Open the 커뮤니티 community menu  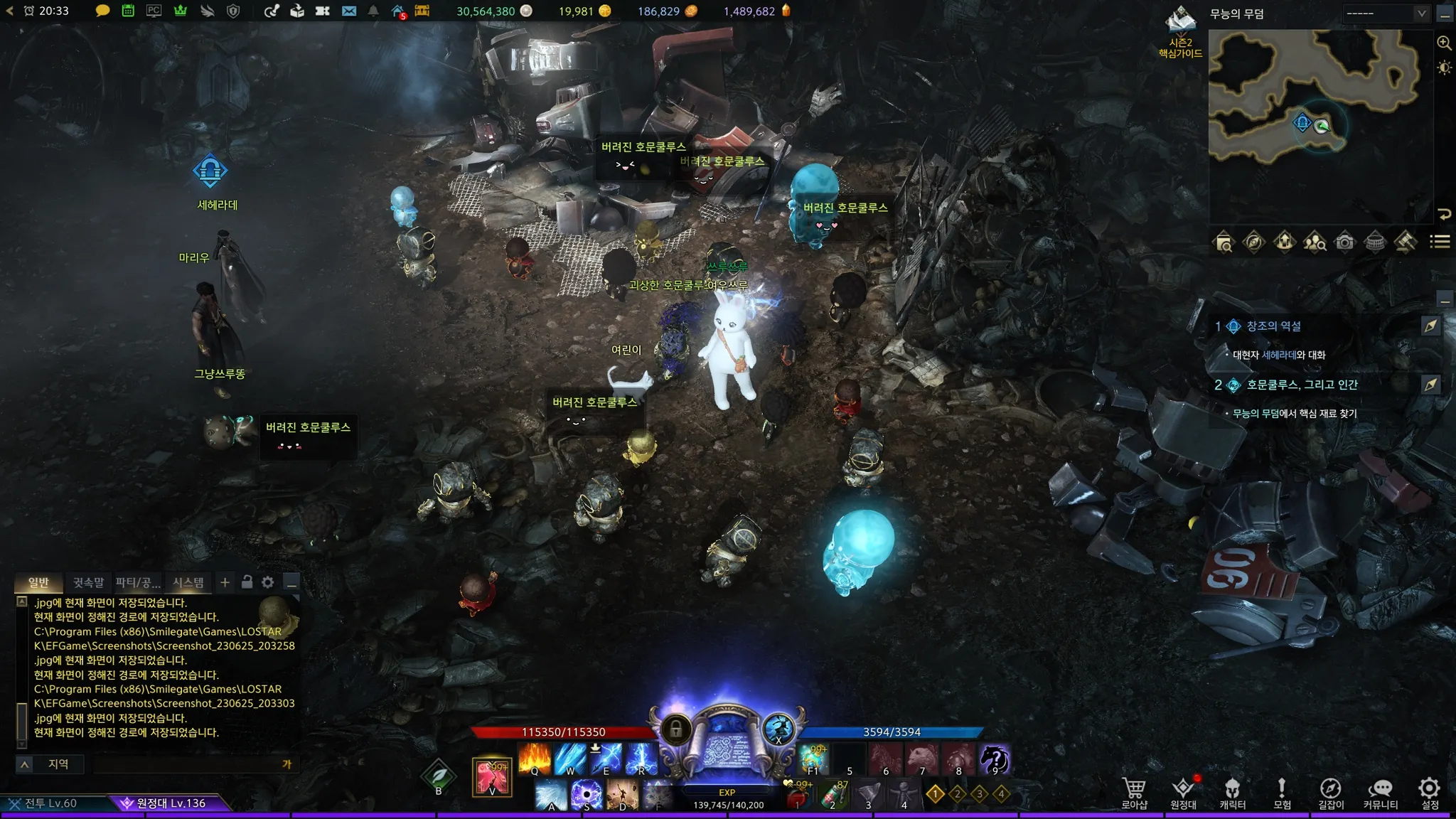[1381, 793]
